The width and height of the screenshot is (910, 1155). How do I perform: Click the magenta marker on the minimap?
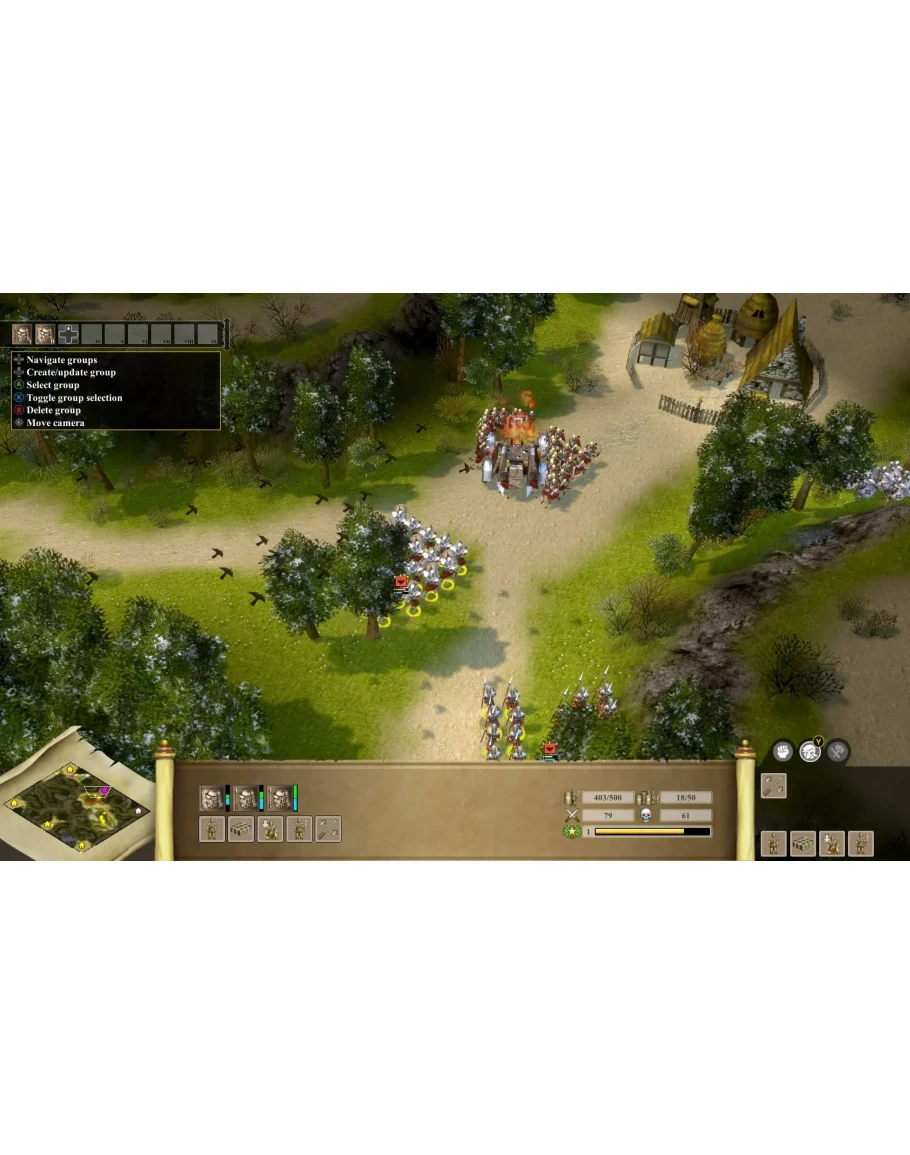point(104,791)
